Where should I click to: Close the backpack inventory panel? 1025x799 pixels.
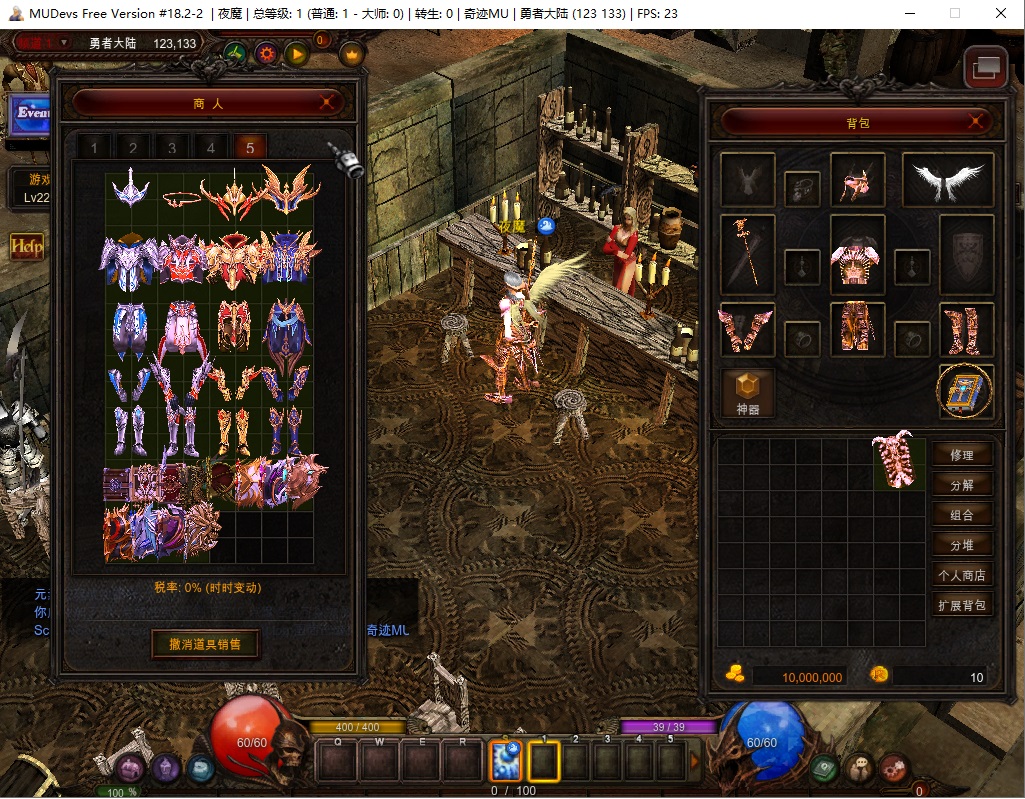coord(977,122)
